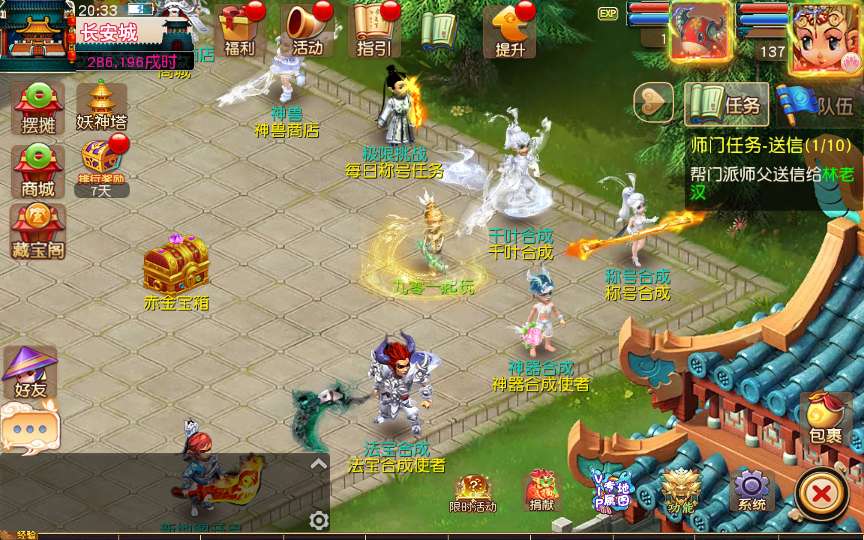
Task: View the 排行奖励 ranking rewards chest
Action: 101,165
